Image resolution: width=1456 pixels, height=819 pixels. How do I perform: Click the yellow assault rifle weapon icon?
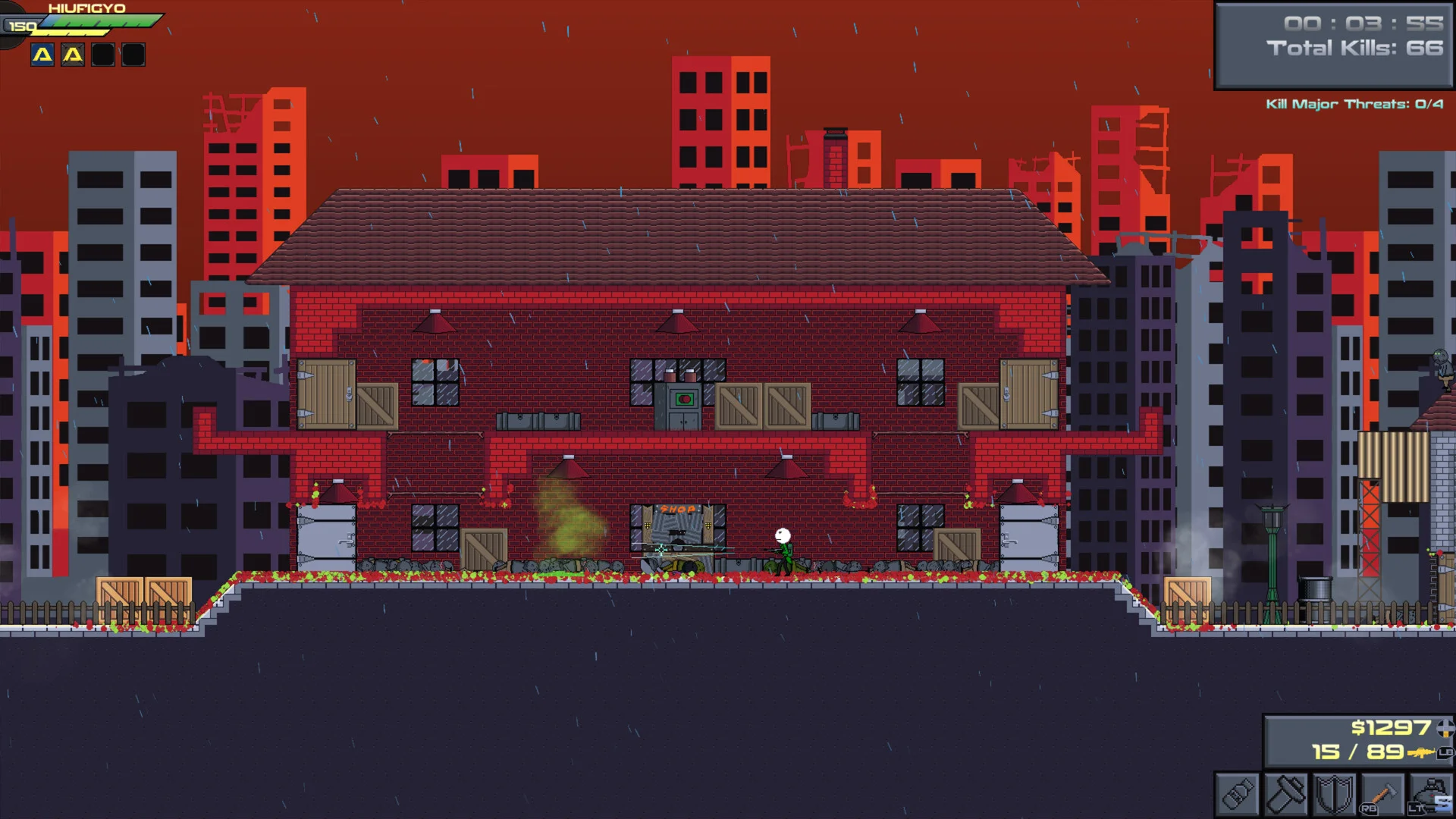(1420, 753)
